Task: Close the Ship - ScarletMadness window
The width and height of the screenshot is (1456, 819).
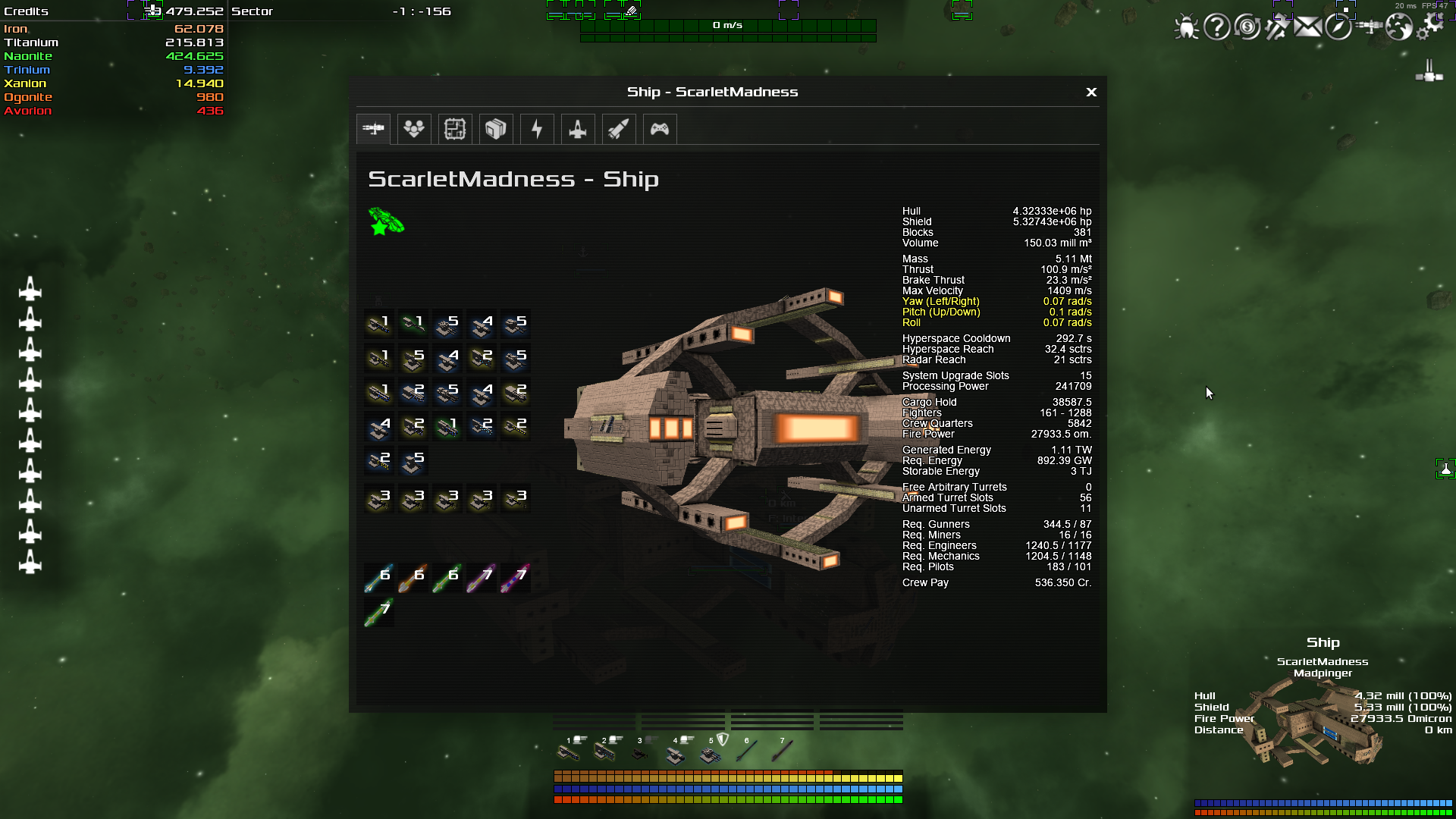Action: 1091,92
